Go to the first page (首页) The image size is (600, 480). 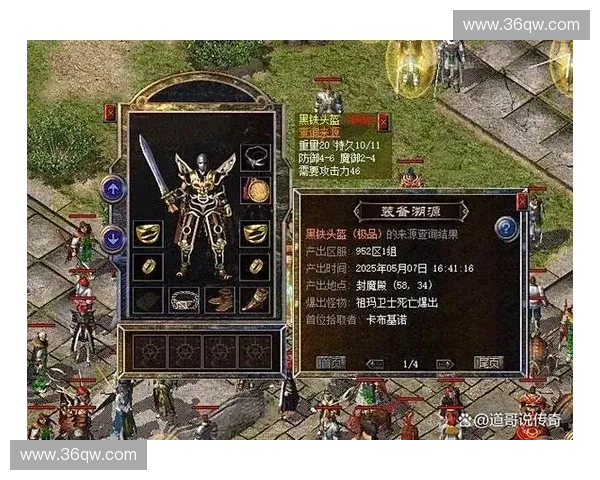pos(329,363)
